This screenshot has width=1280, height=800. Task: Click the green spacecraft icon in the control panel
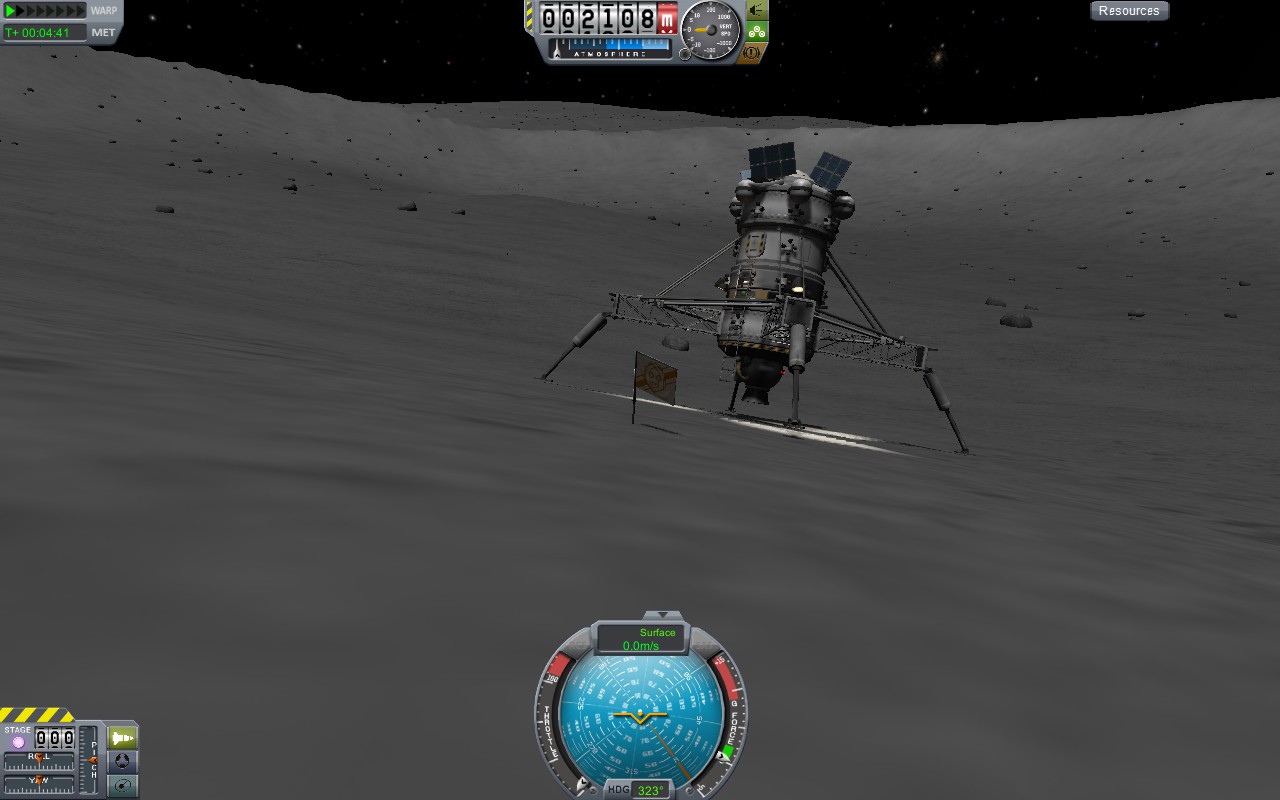[x=121, y=737]
